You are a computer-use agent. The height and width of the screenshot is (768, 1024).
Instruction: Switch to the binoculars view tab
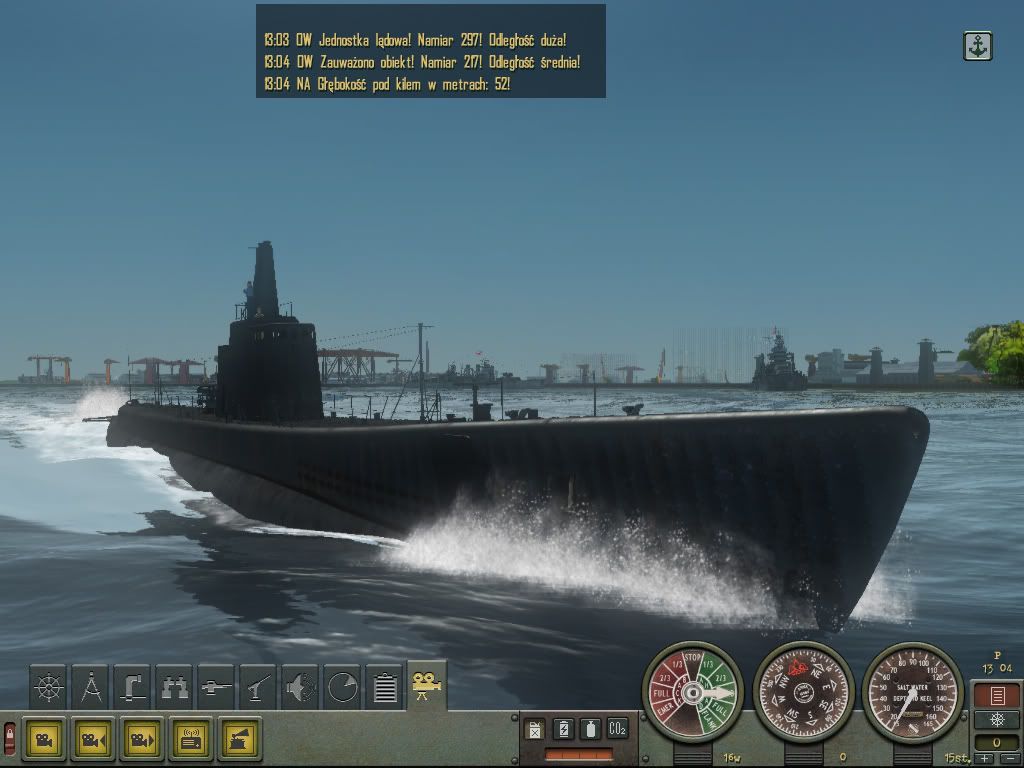click(x=174, y=686)
